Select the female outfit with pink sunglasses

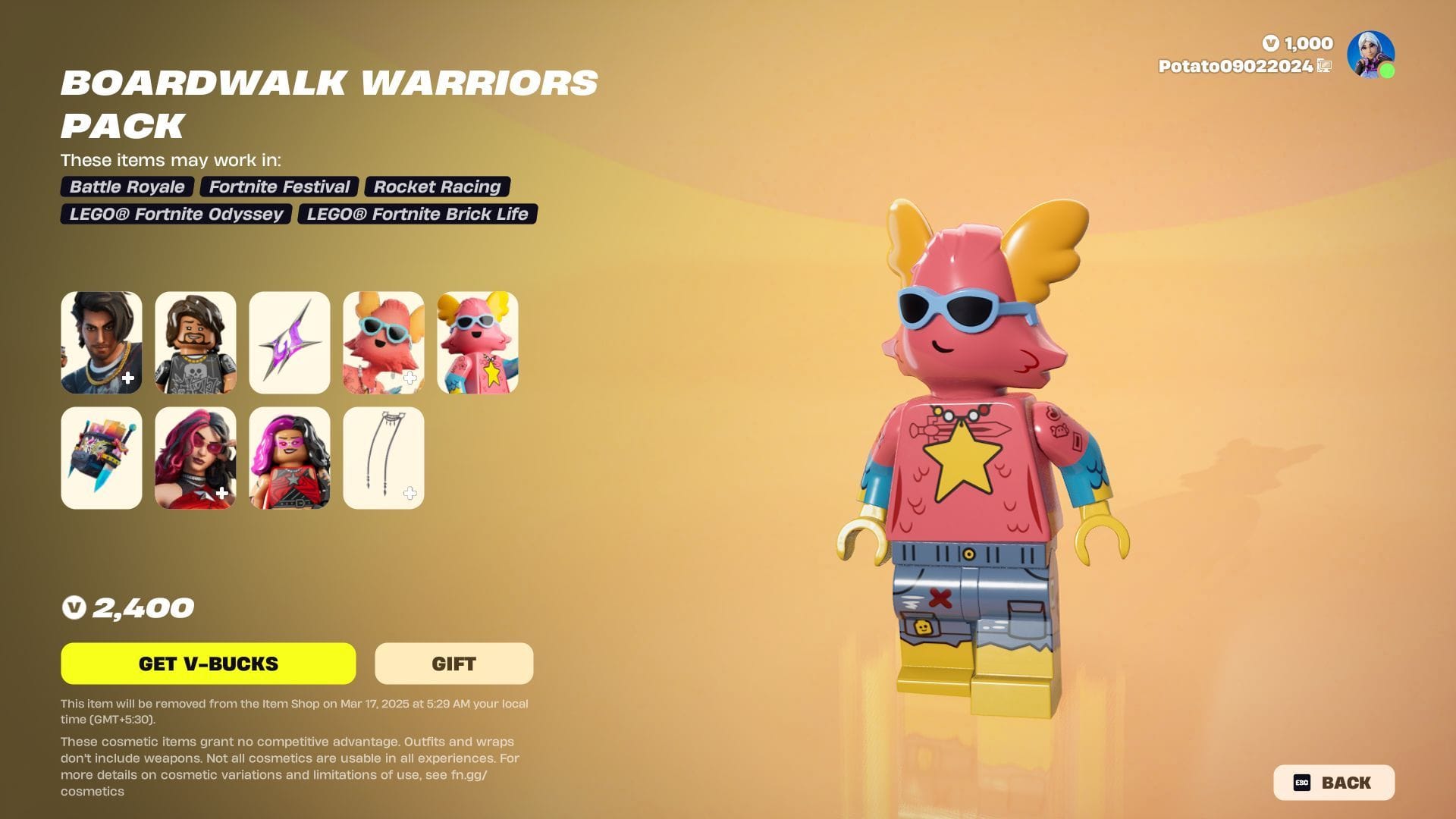(x=195, y=457)
